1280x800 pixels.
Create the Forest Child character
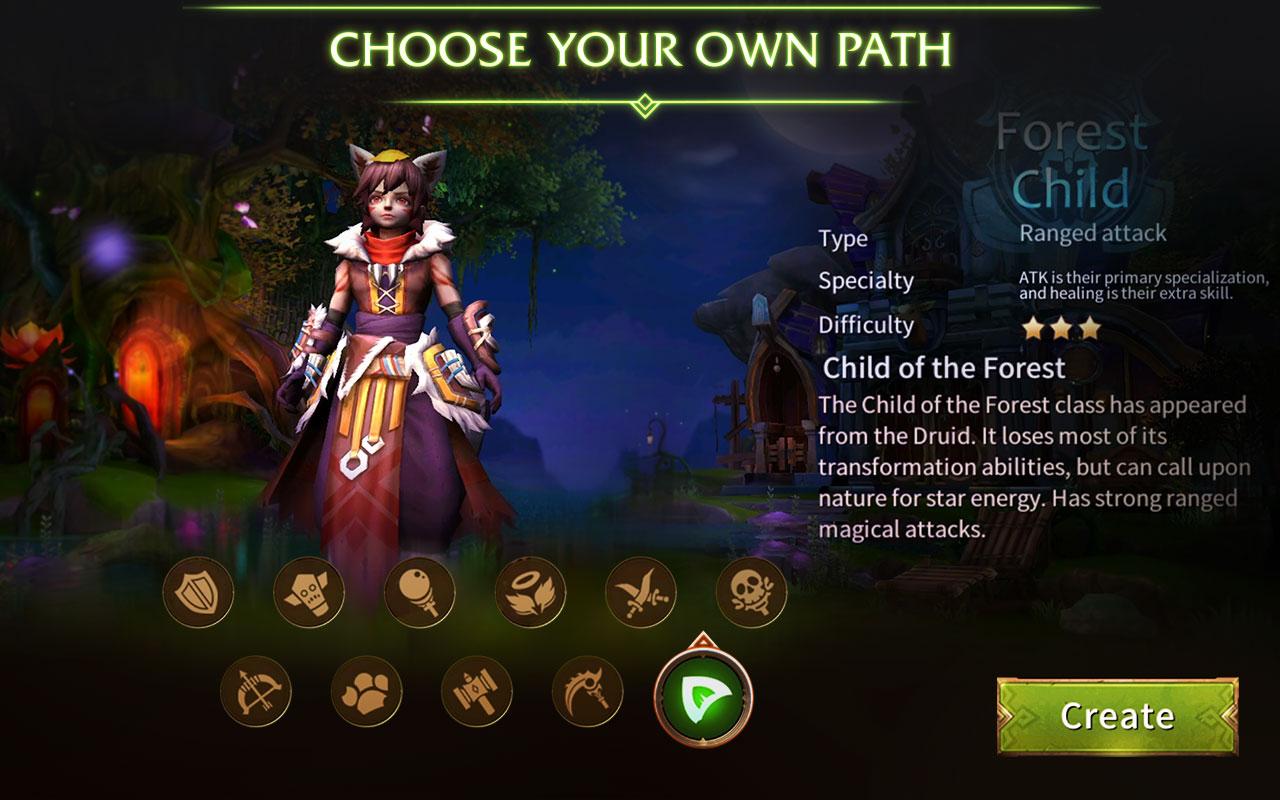click(x=1117, y=716)
